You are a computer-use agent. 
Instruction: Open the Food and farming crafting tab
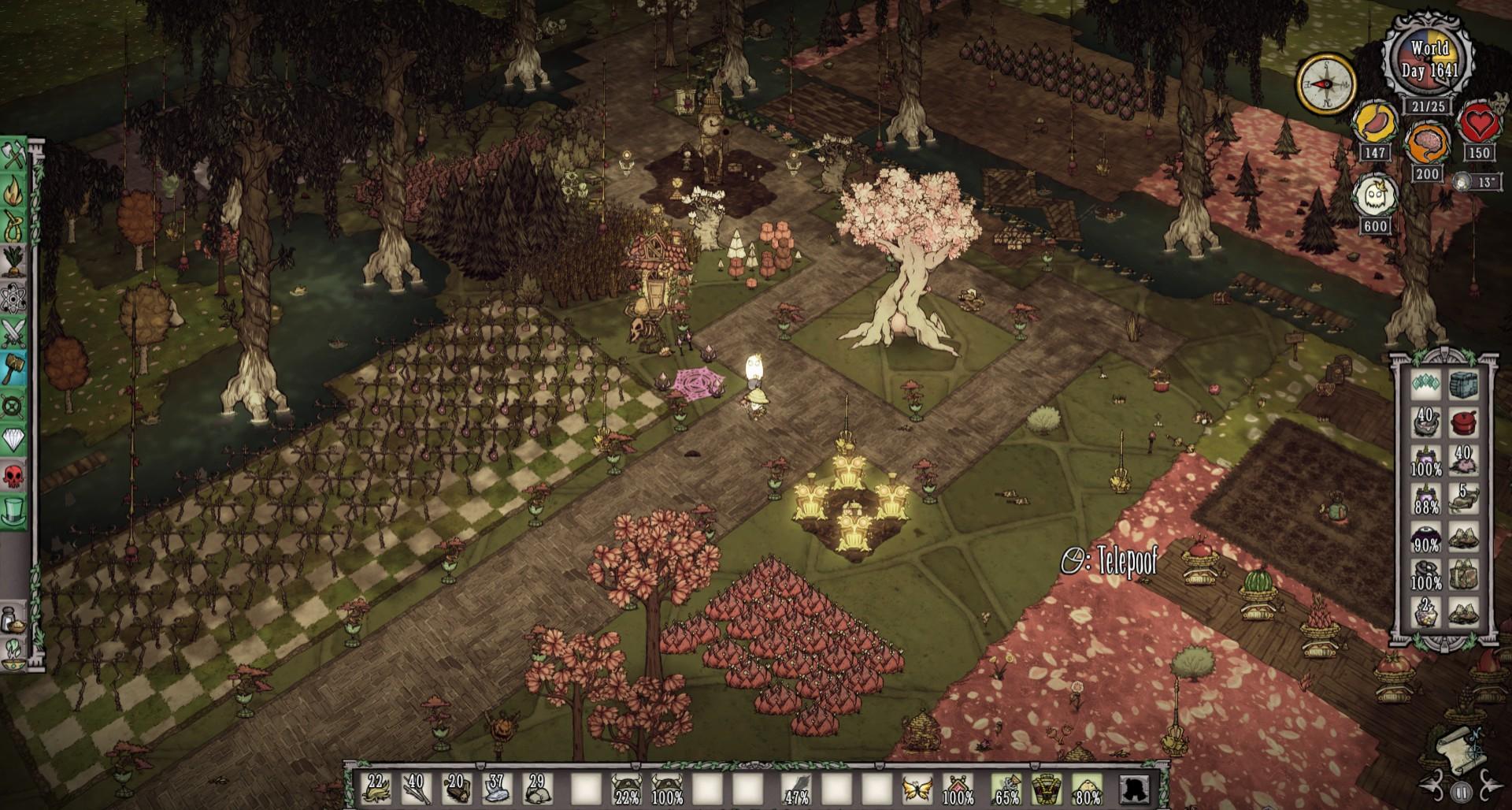click(14, 262)
